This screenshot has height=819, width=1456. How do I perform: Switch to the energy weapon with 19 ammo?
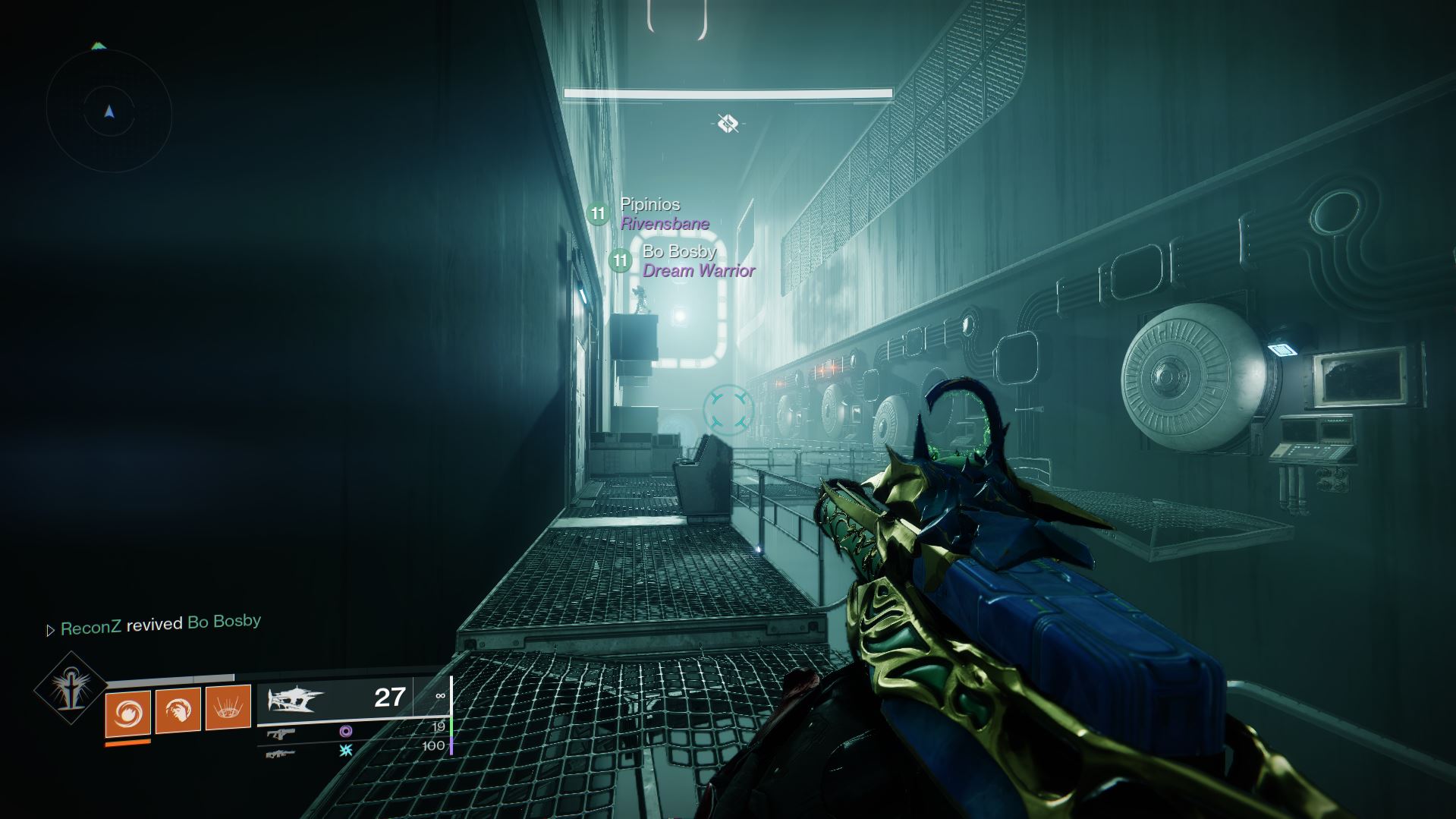click(281, 733)
